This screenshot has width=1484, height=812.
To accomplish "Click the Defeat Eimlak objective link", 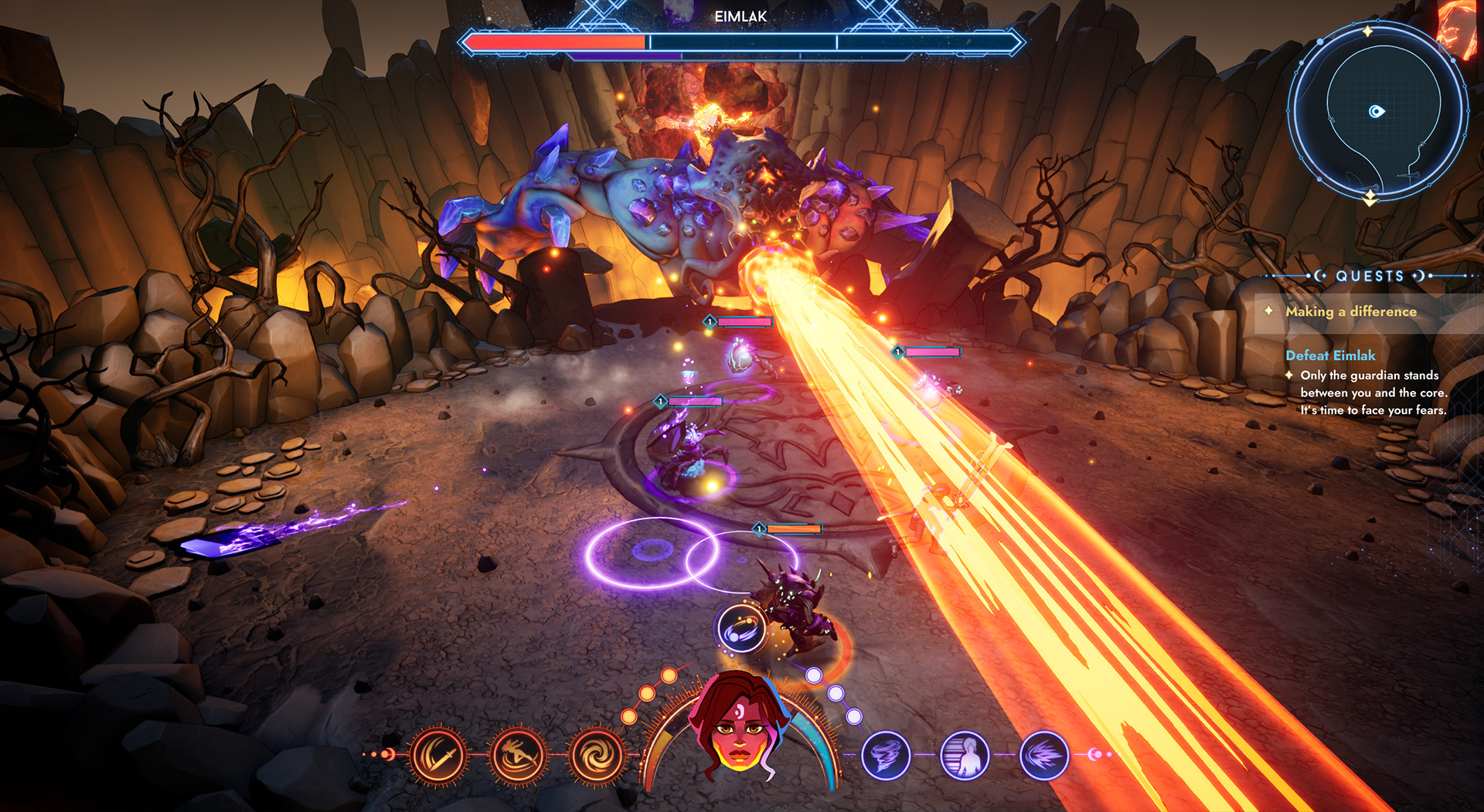I will tap(1330, 355).
